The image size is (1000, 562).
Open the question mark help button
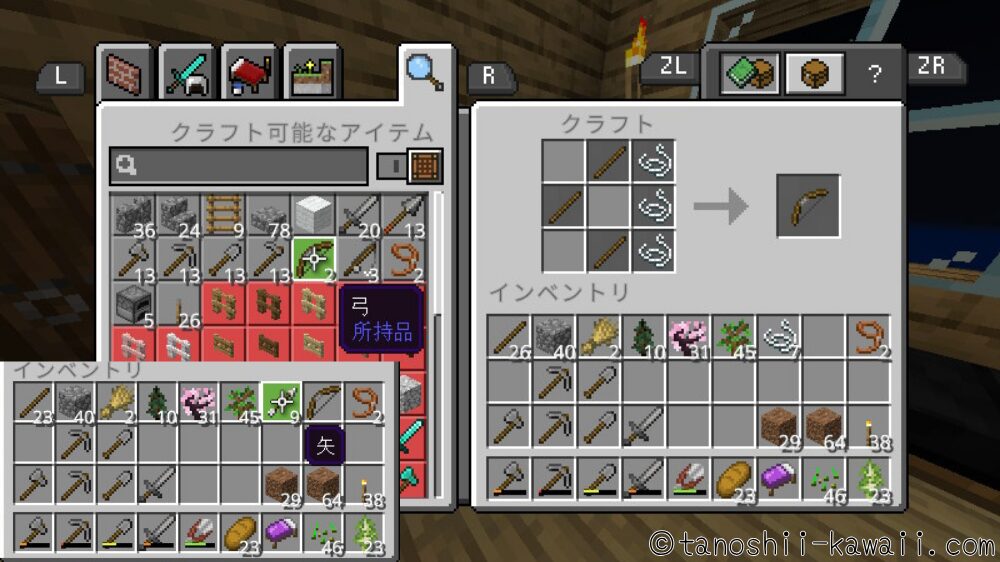(875, 74)
